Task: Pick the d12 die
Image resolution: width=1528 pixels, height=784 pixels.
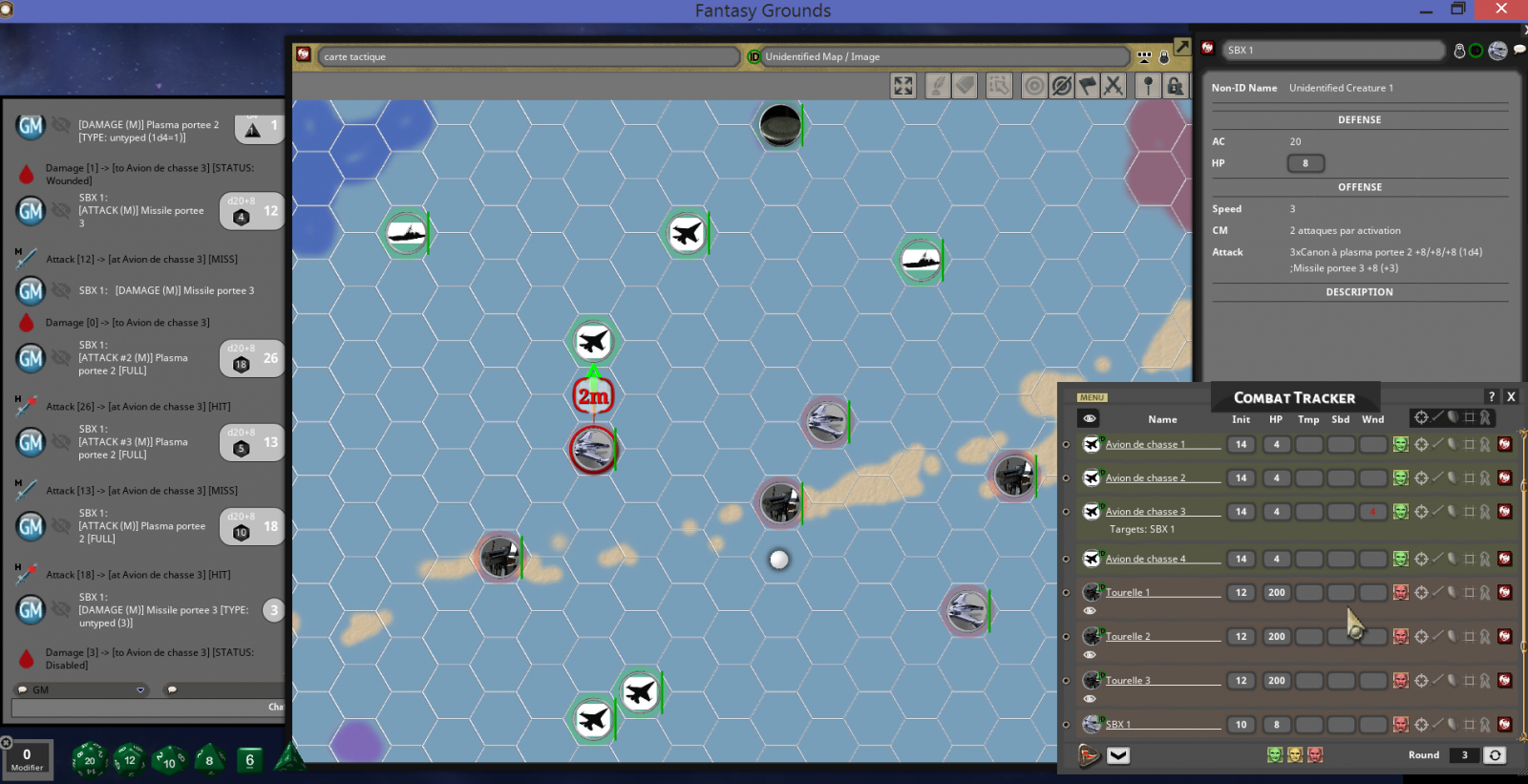Action: point(130,760)
